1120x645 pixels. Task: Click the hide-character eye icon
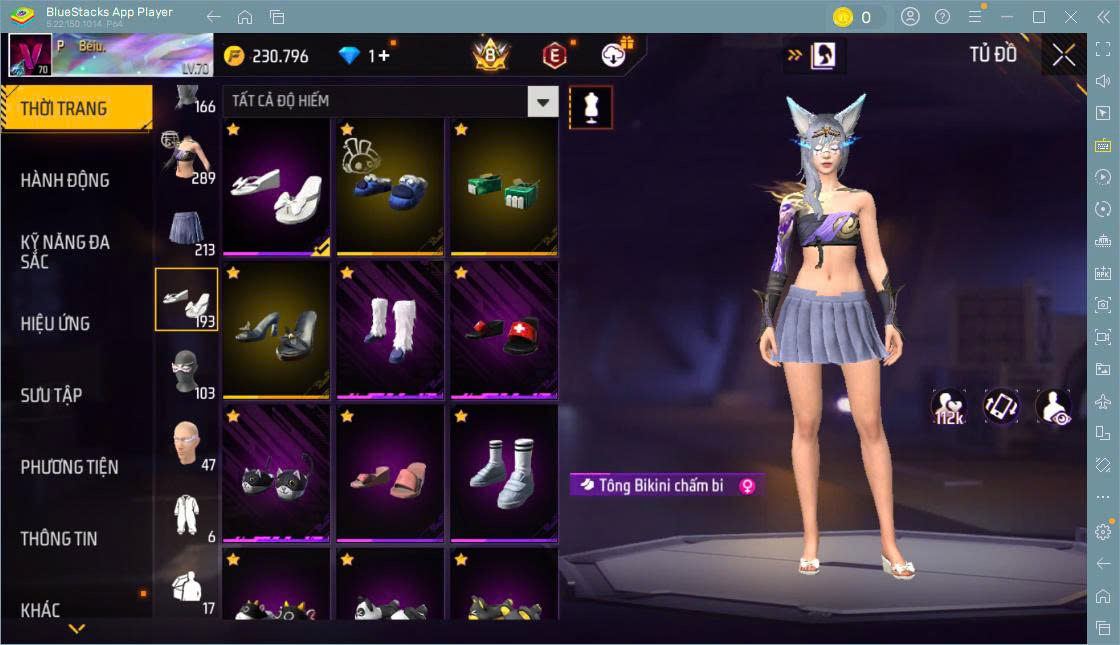(1053, 407)
